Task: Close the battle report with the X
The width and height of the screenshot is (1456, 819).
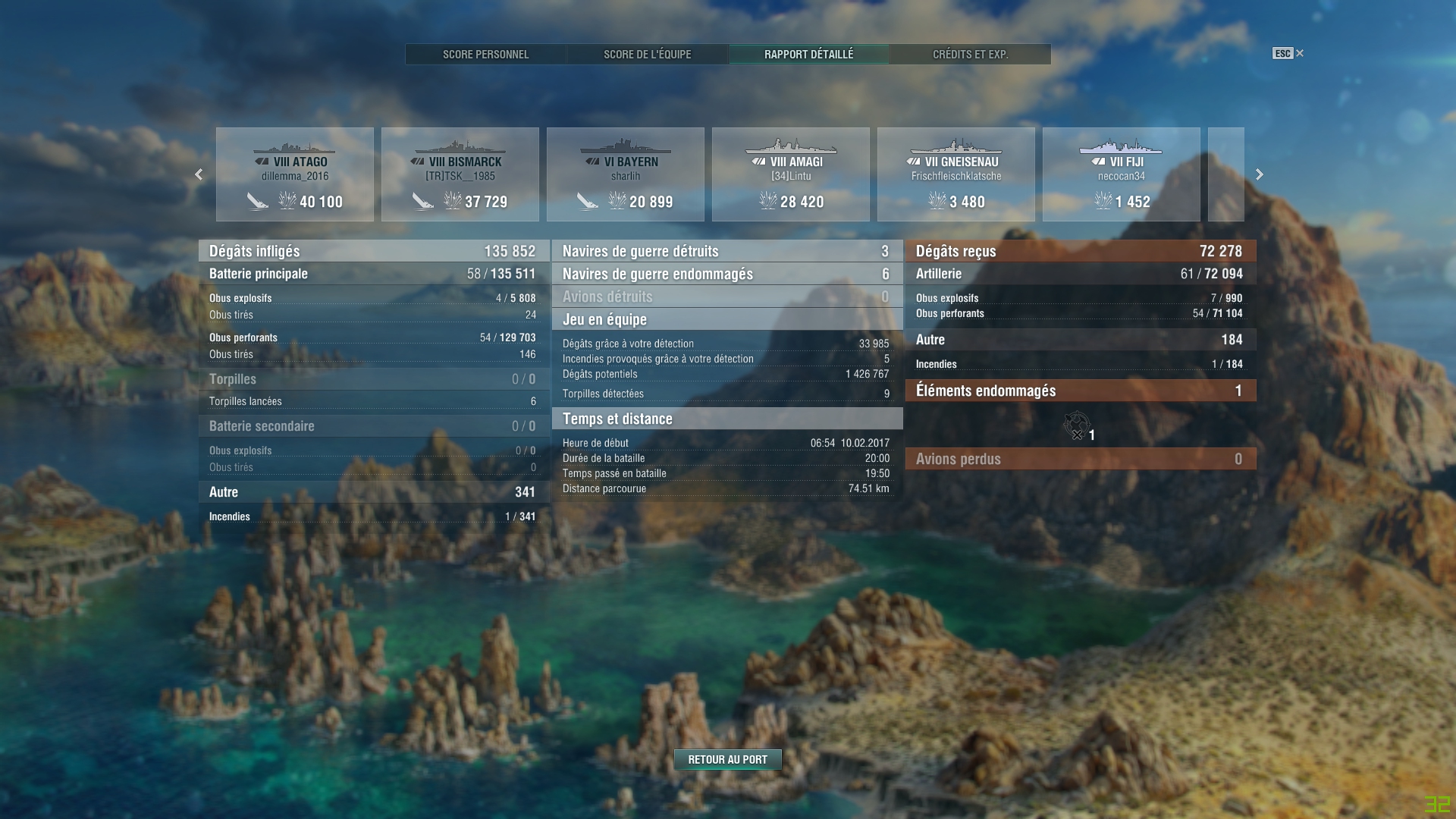Action: click(x=1300, y=53)
